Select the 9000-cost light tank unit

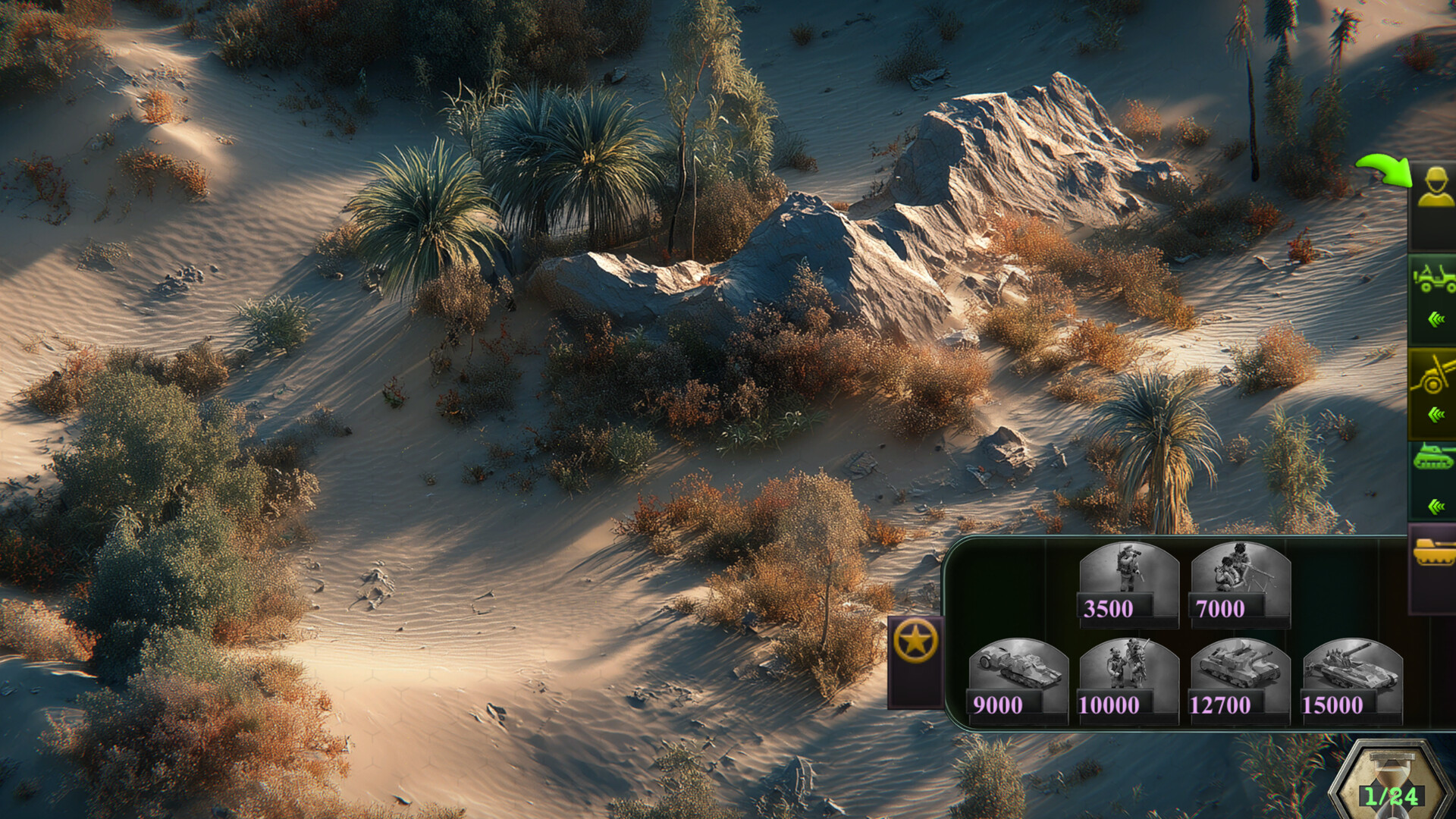(x=1018, y=680)
